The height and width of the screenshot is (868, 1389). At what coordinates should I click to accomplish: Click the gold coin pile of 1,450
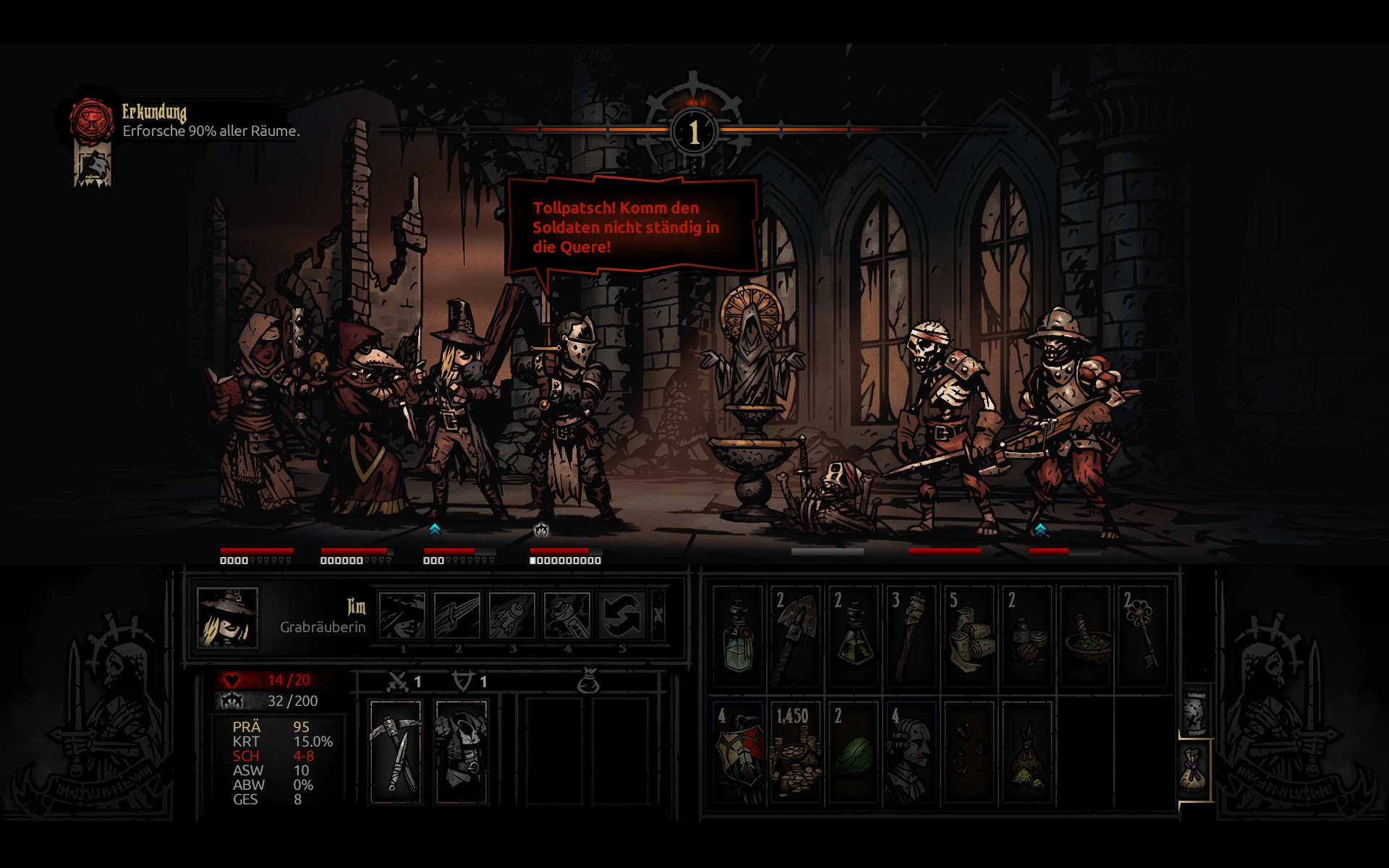795,752
